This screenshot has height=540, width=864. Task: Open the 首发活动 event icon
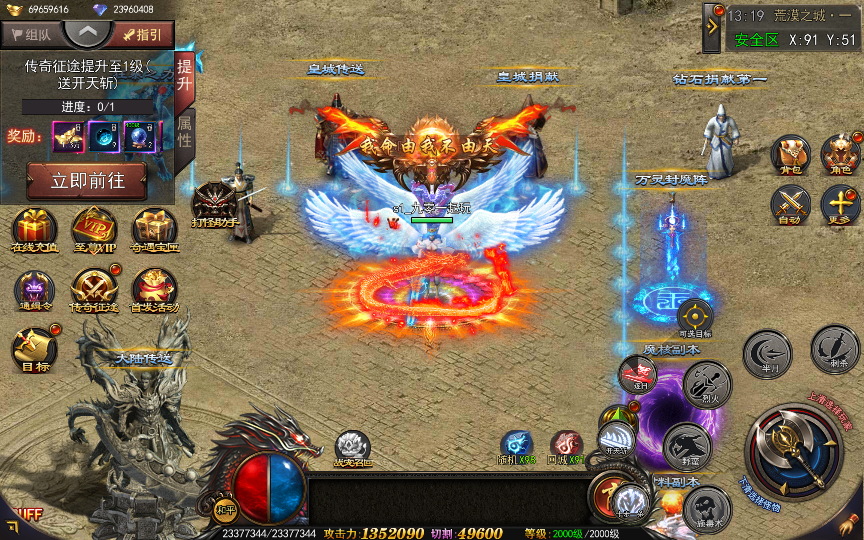[x=154, y=289]
